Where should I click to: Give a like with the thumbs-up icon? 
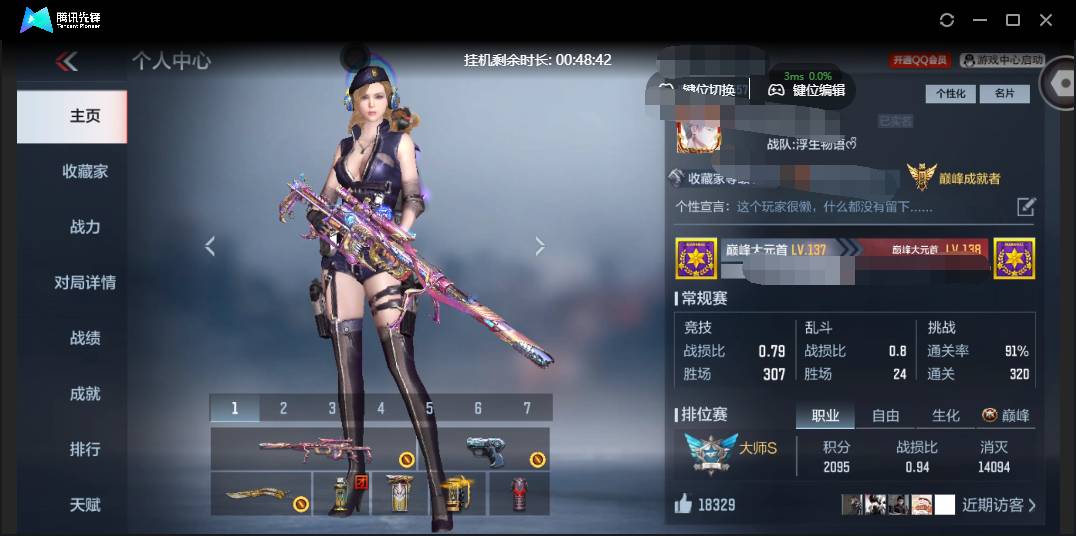pyautogui.click(x=684, y=505)
